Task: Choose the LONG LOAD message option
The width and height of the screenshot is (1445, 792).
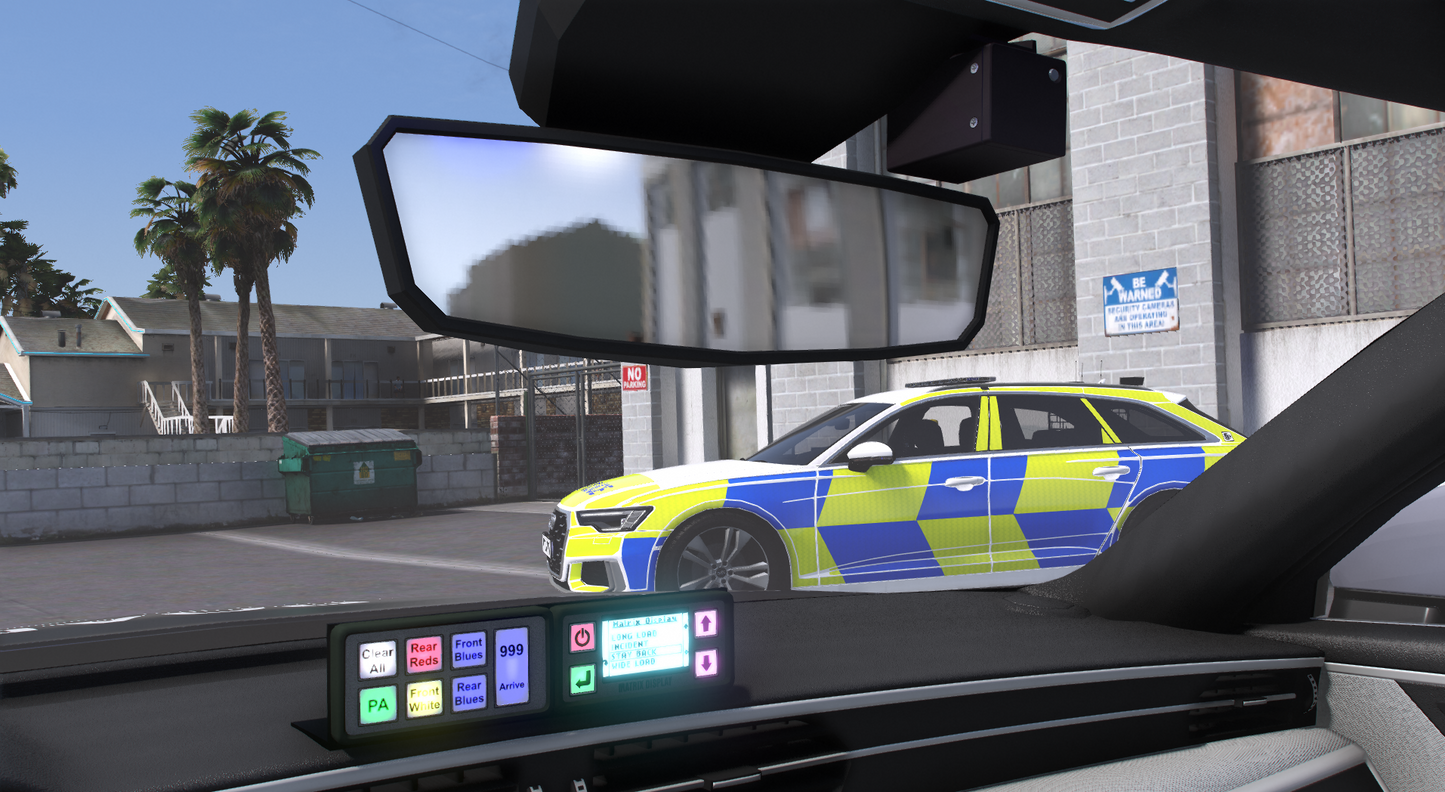Action: tap(635, 635)
